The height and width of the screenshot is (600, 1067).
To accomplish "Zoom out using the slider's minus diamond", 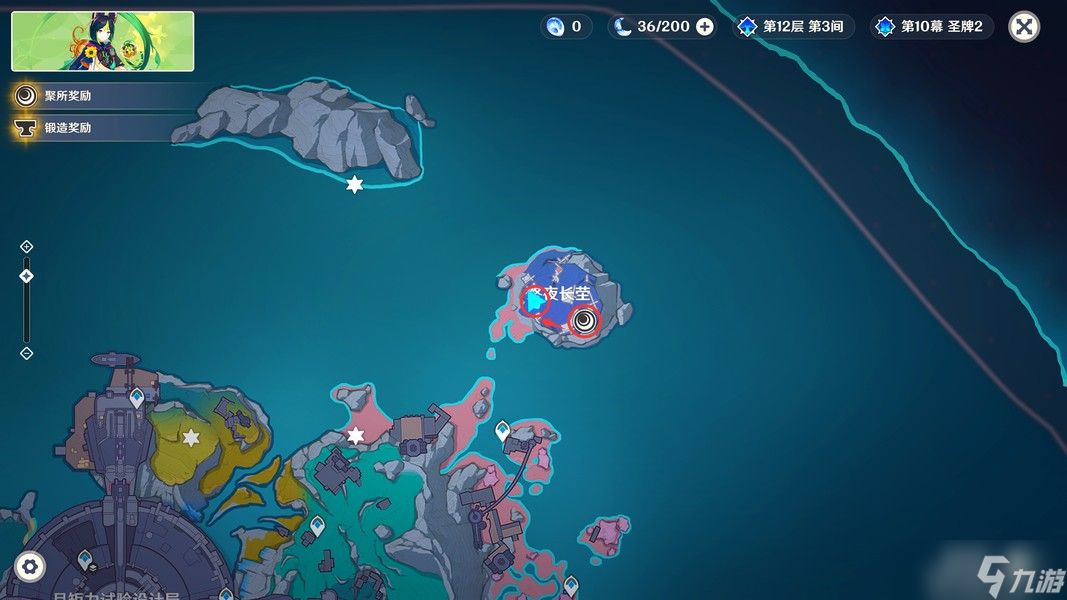I will pyautogui.click(x=27, y=353).
